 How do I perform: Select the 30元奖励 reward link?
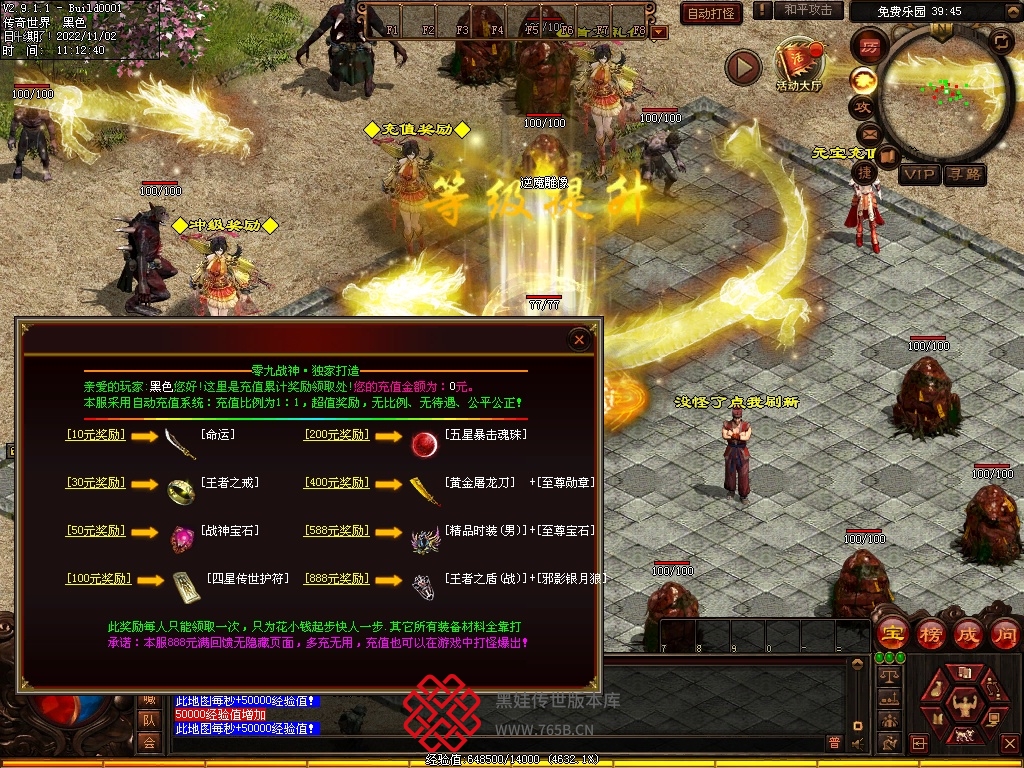coord(95,483)
